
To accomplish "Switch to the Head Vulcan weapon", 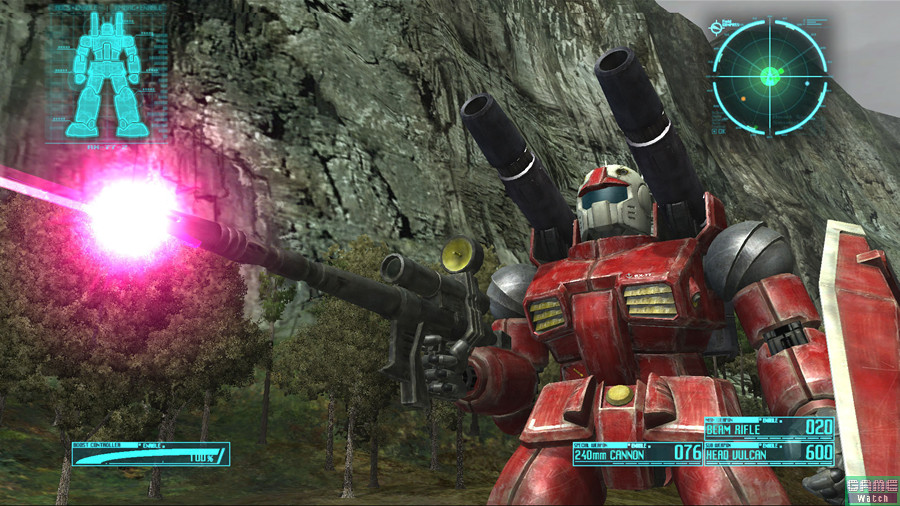I will [x=768, y=452].
